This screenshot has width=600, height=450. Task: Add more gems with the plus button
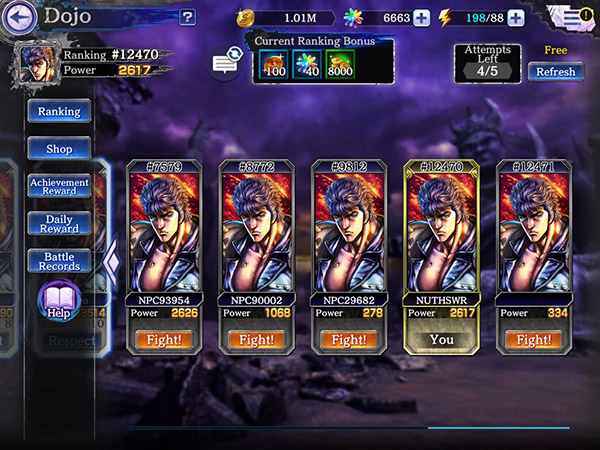coord(422,17)
